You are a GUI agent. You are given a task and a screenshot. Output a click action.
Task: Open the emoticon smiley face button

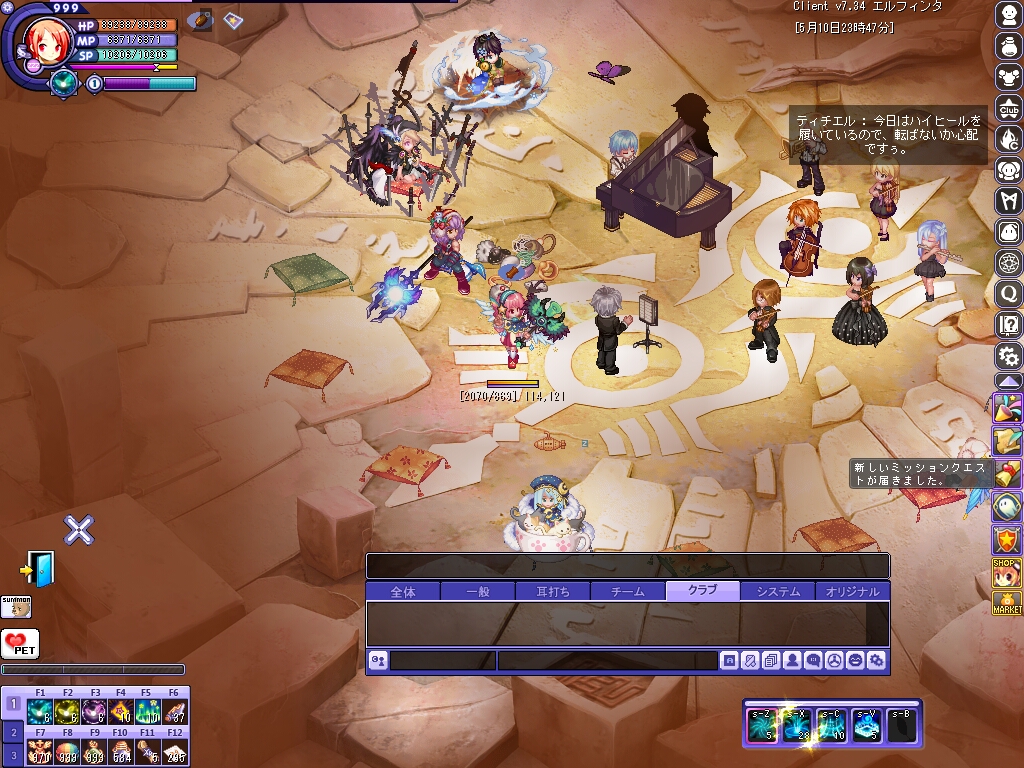855,660
